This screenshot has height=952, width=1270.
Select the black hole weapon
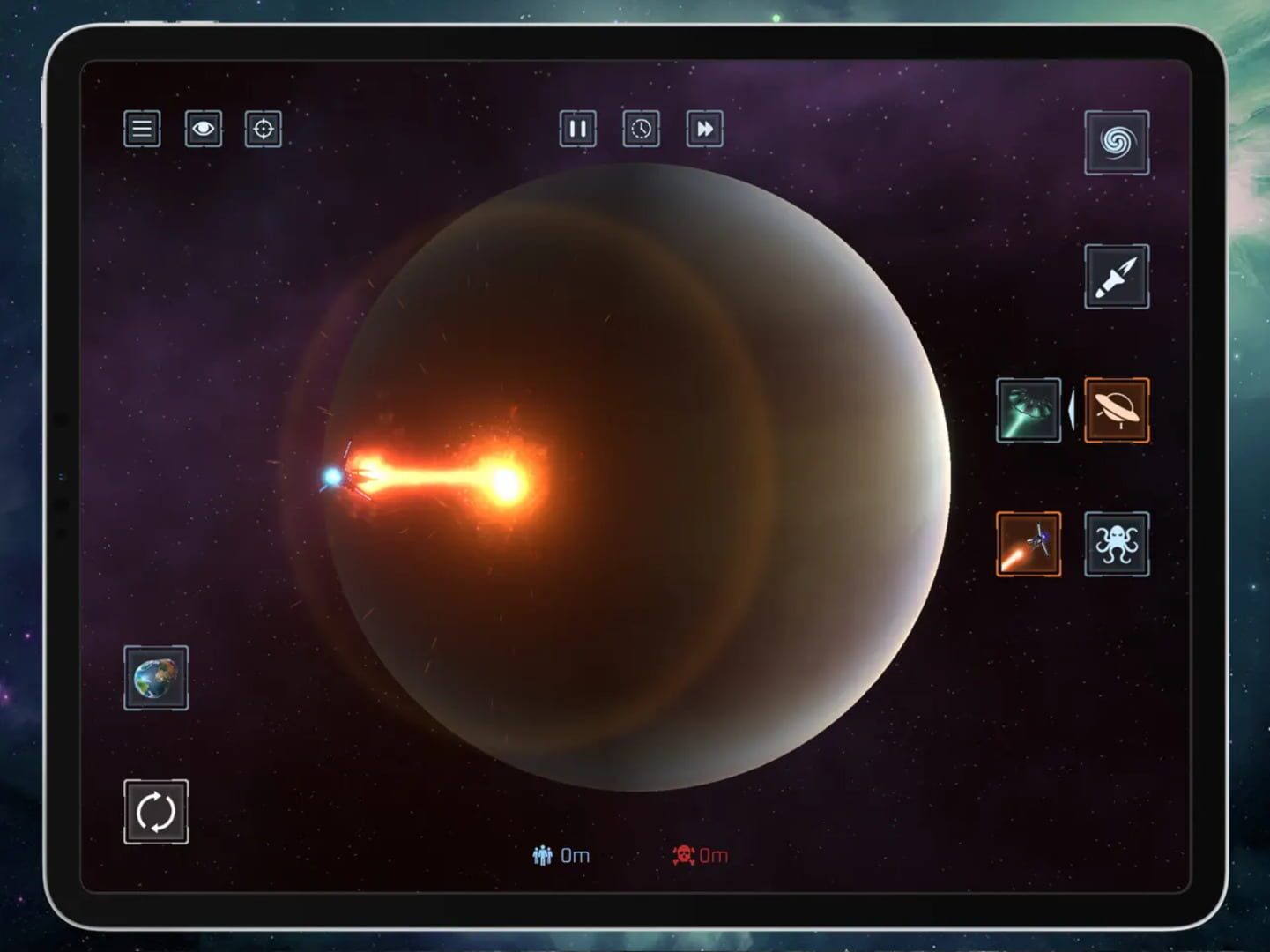[1117, 144]
